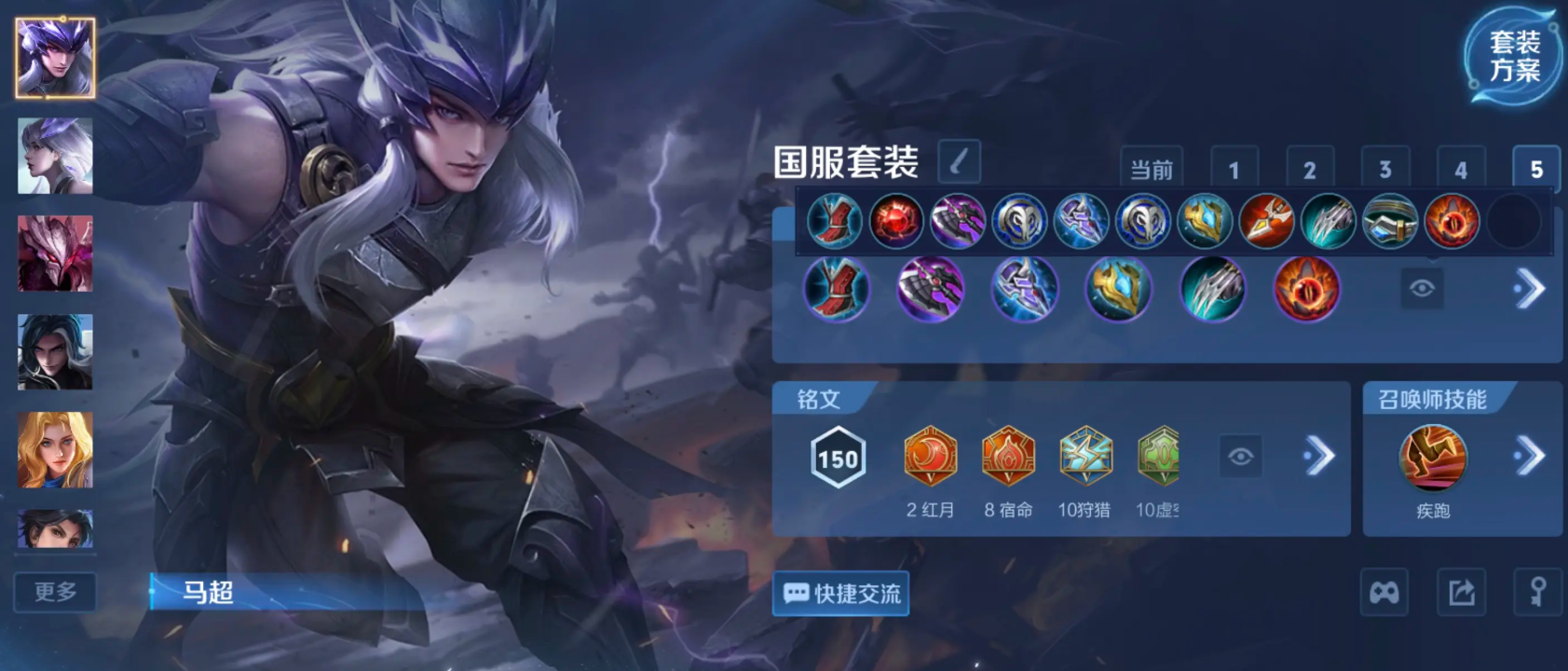The width and height of the screenshot is (1568, 671).
Task: Click the gamepad icon at the bottom right
Action: pyautogui.click(x=1385, y=593)
